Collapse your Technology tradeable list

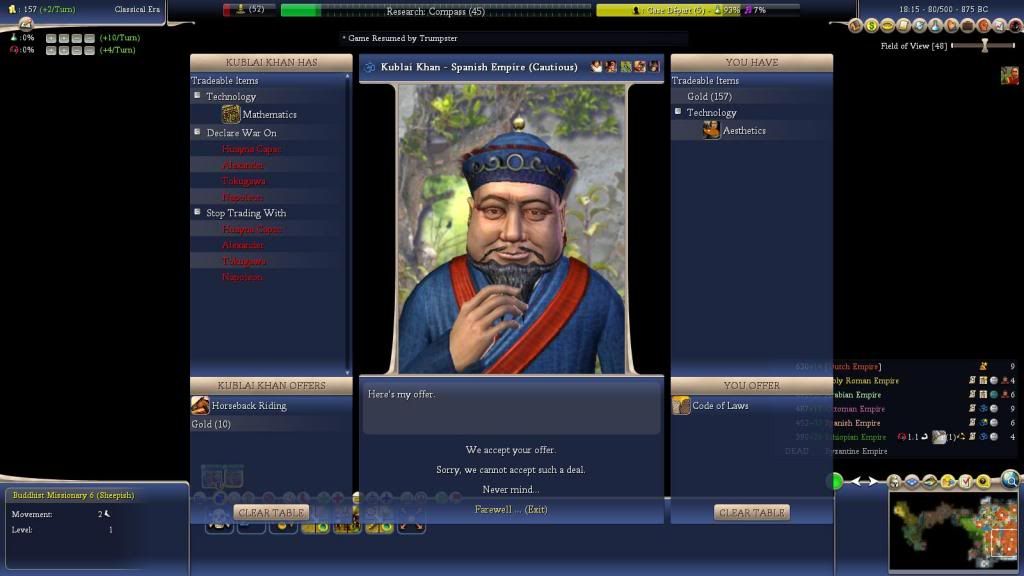pyautogui.click(x=678, y=112)
